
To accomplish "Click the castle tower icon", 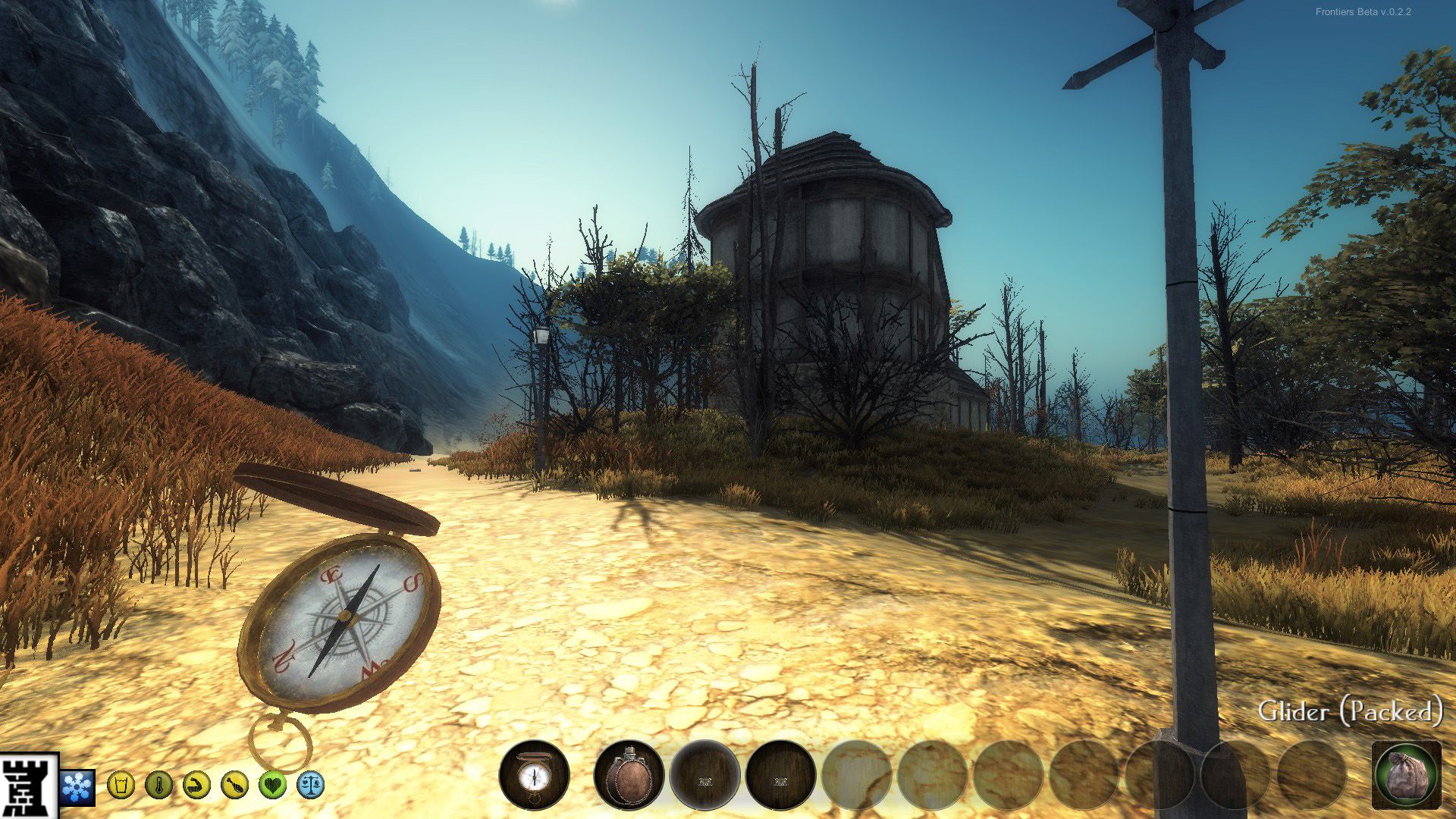I will pos(29,785).
